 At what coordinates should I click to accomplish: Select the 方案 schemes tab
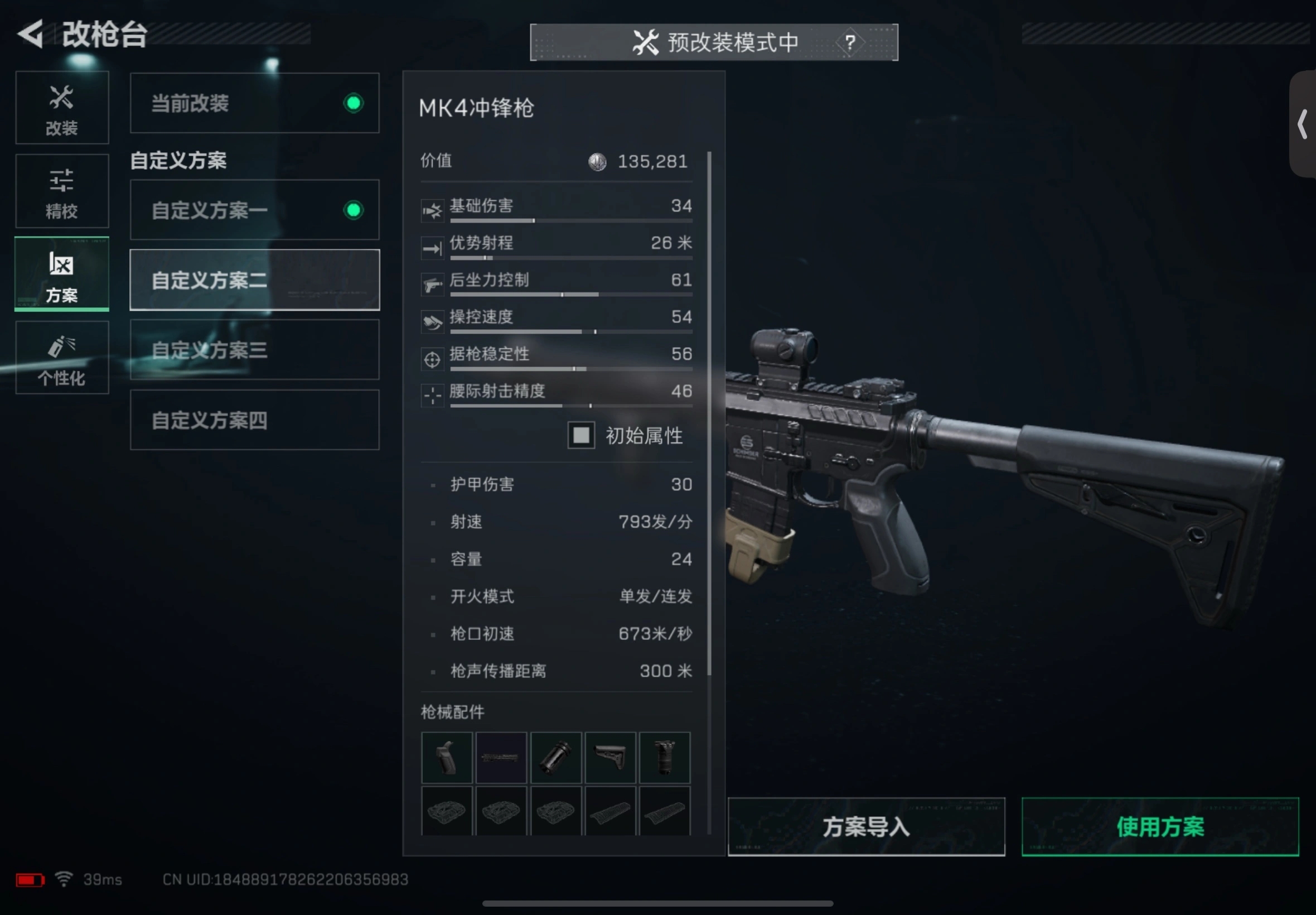tap(62, 274)
